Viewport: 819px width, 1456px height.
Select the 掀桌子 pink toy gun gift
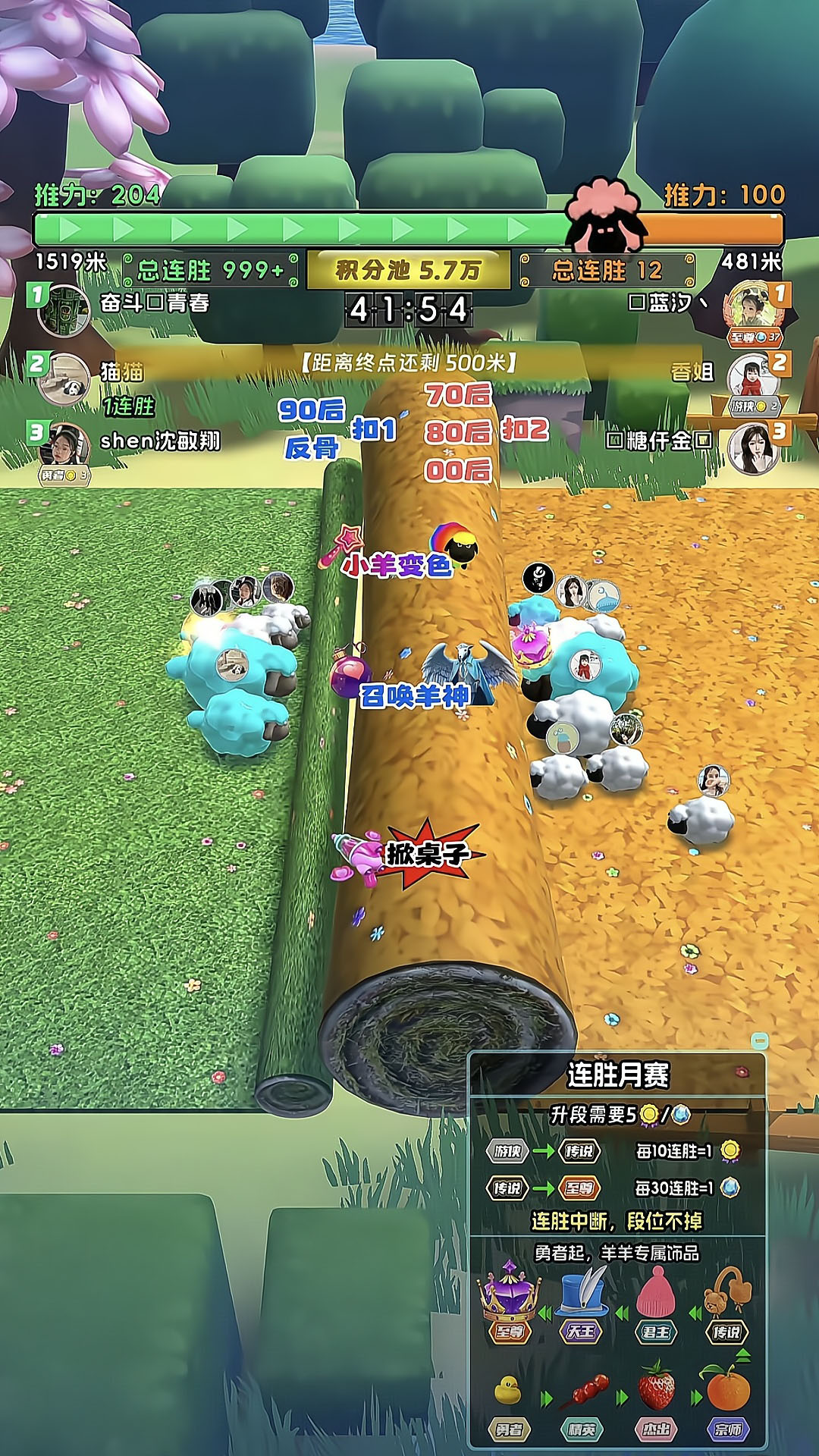pos(358,857)
